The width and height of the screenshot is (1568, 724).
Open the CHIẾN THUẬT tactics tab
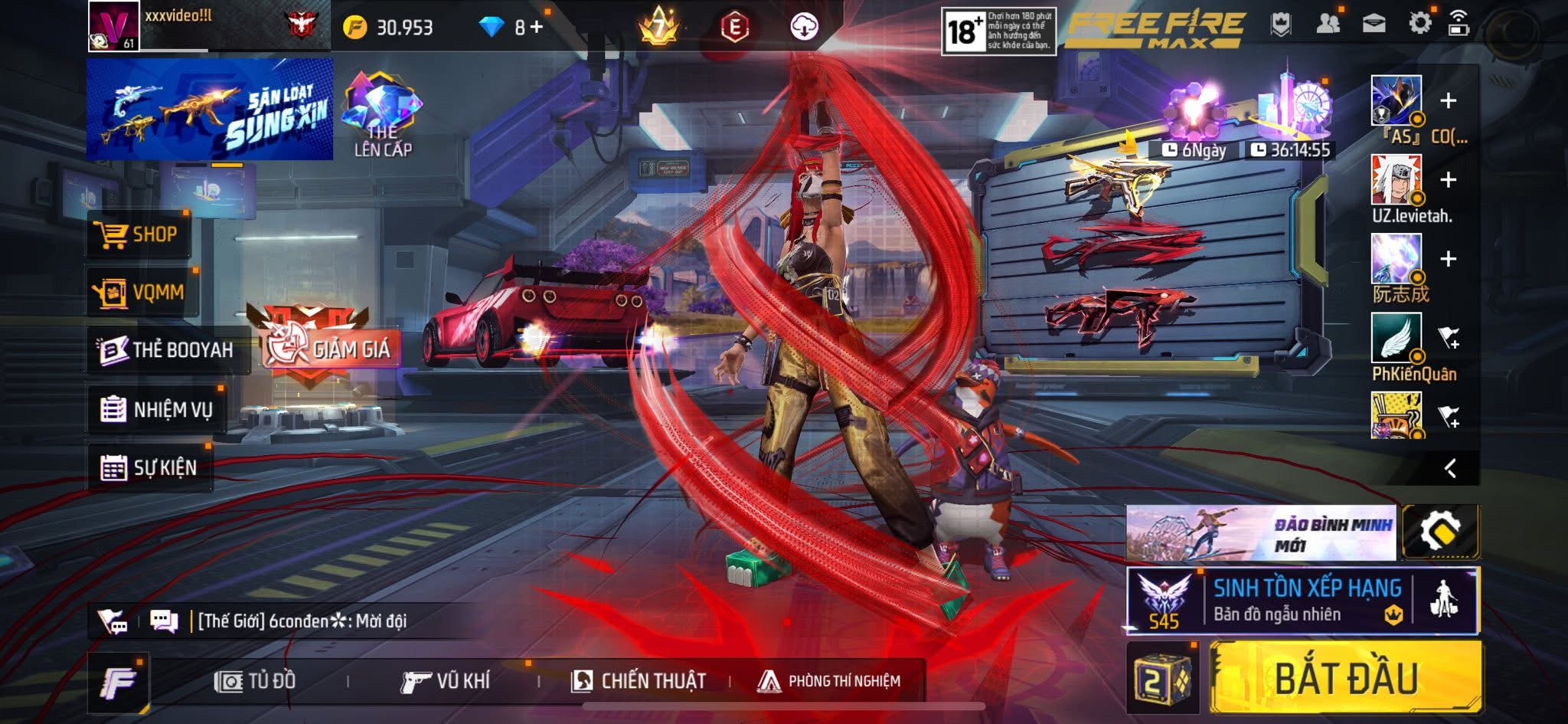point(638,680)
